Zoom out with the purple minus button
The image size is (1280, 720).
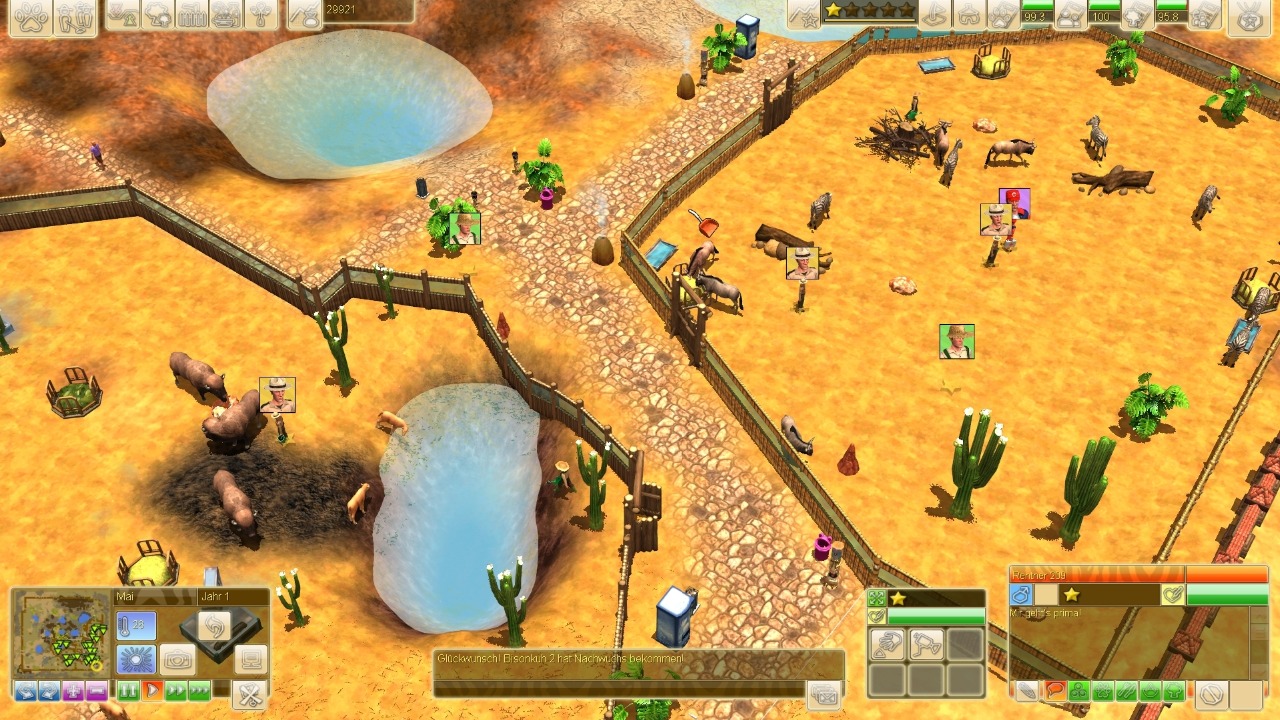[96, 690]
